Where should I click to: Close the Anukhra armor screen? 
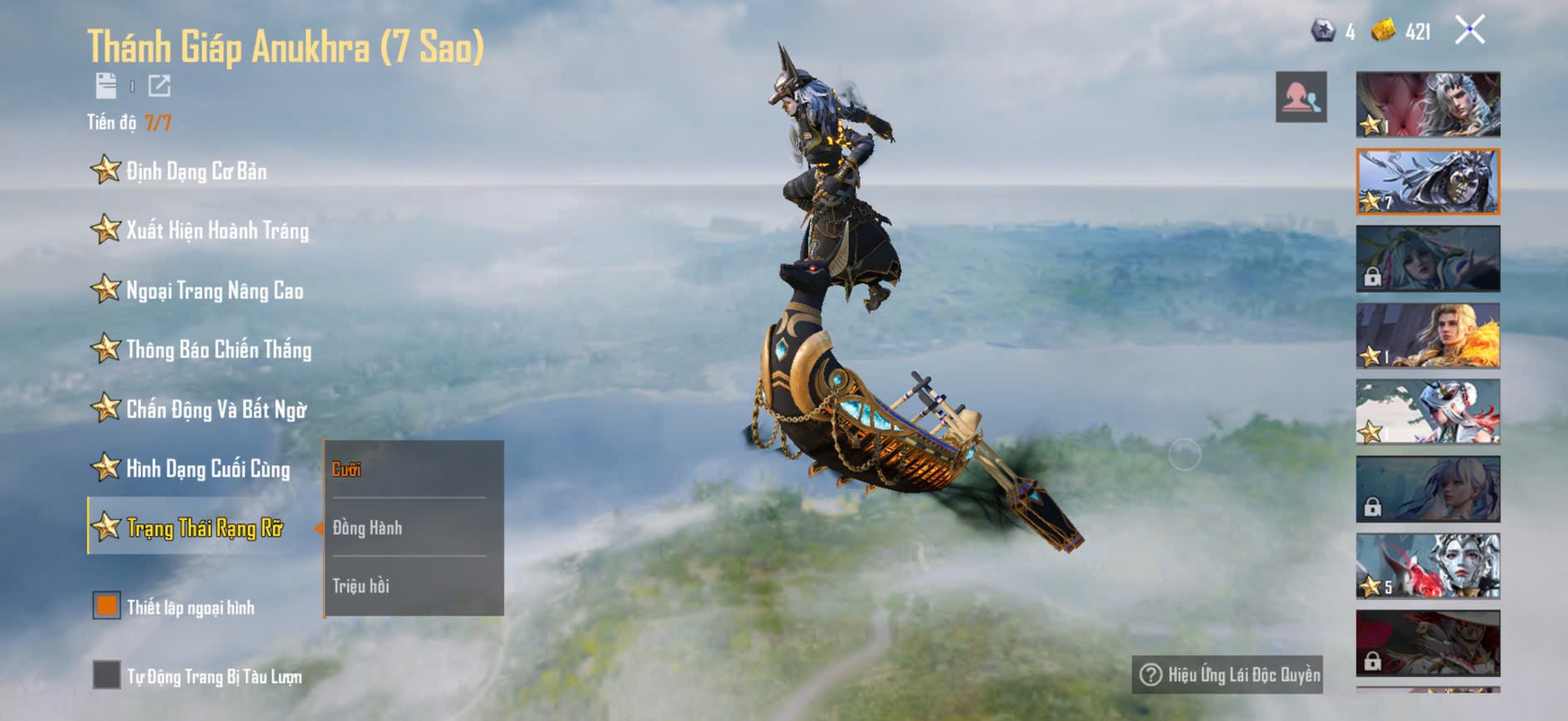pyautogui.click(x=1469, y=31)
